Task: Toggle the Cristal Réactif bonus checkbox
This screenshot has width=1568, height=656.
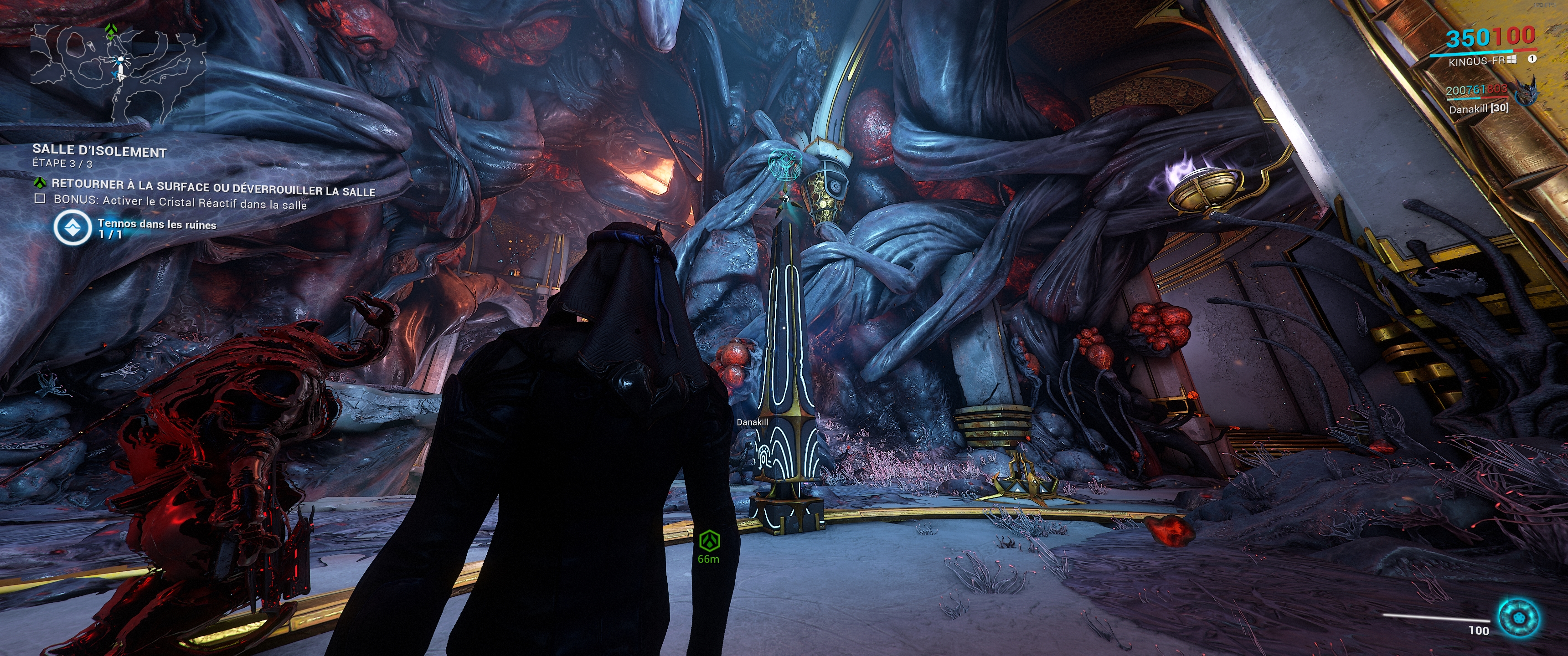Action: click(x=40, y=198)
